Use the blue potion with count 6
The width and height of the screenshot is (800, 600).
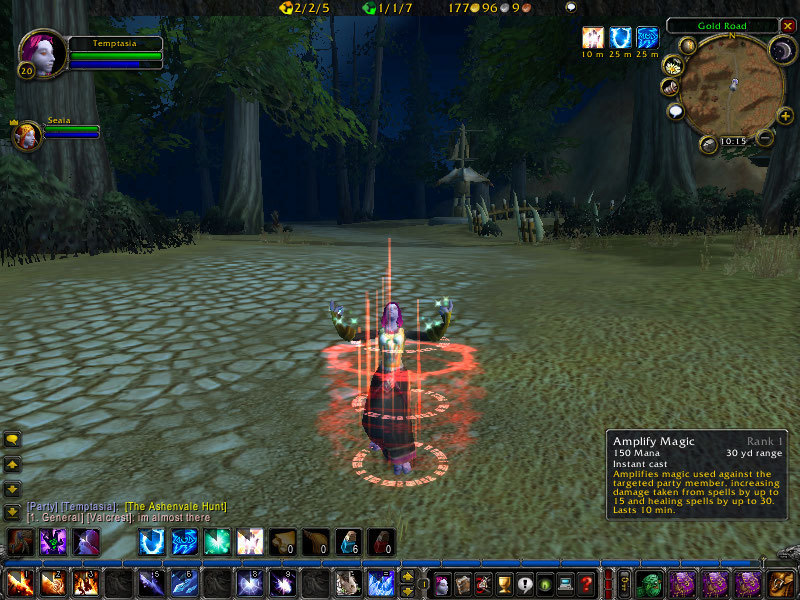point(347,542)
